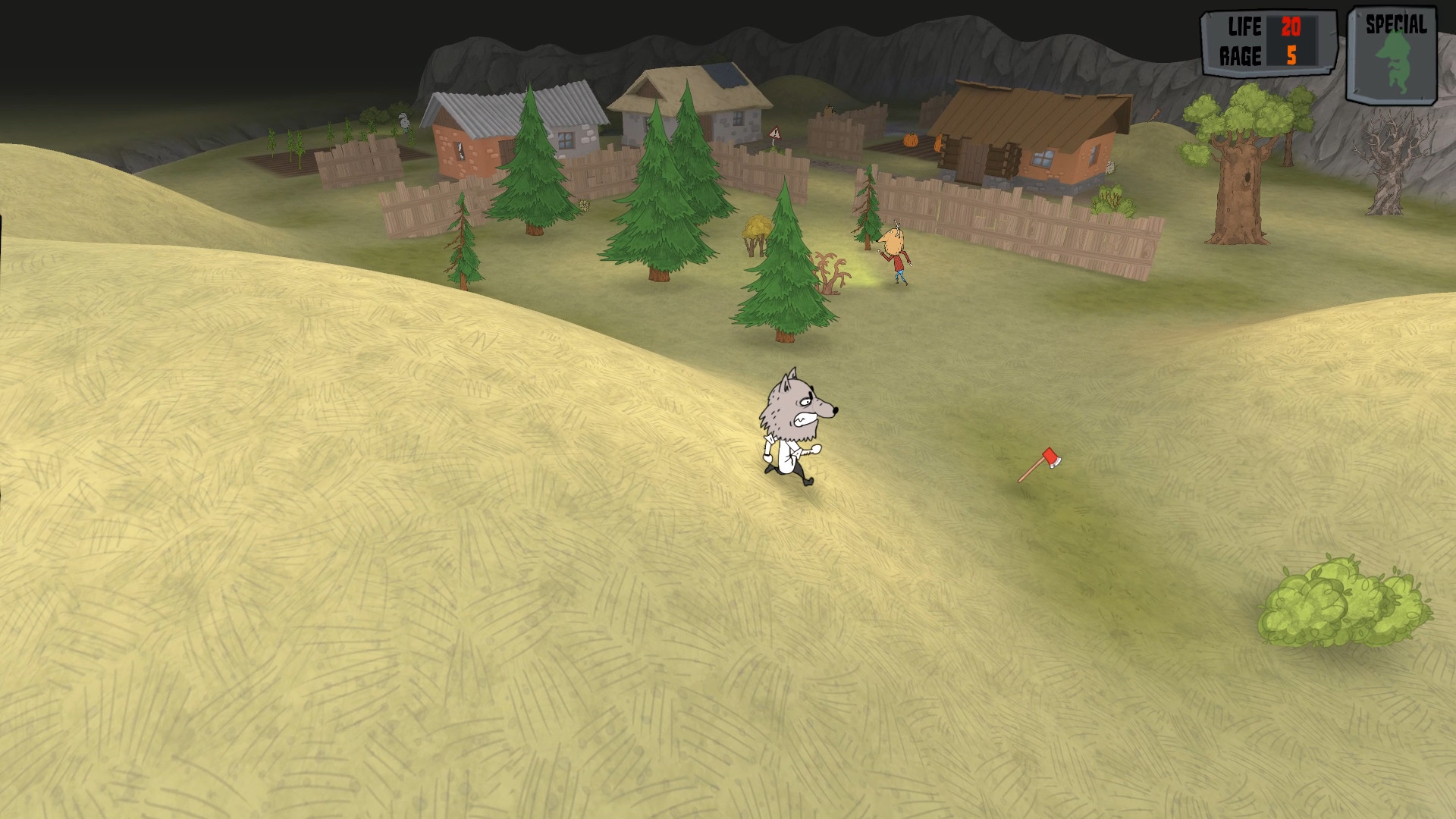
Task: Click the orange number 5 next to RAGE
Action: 1291,53
